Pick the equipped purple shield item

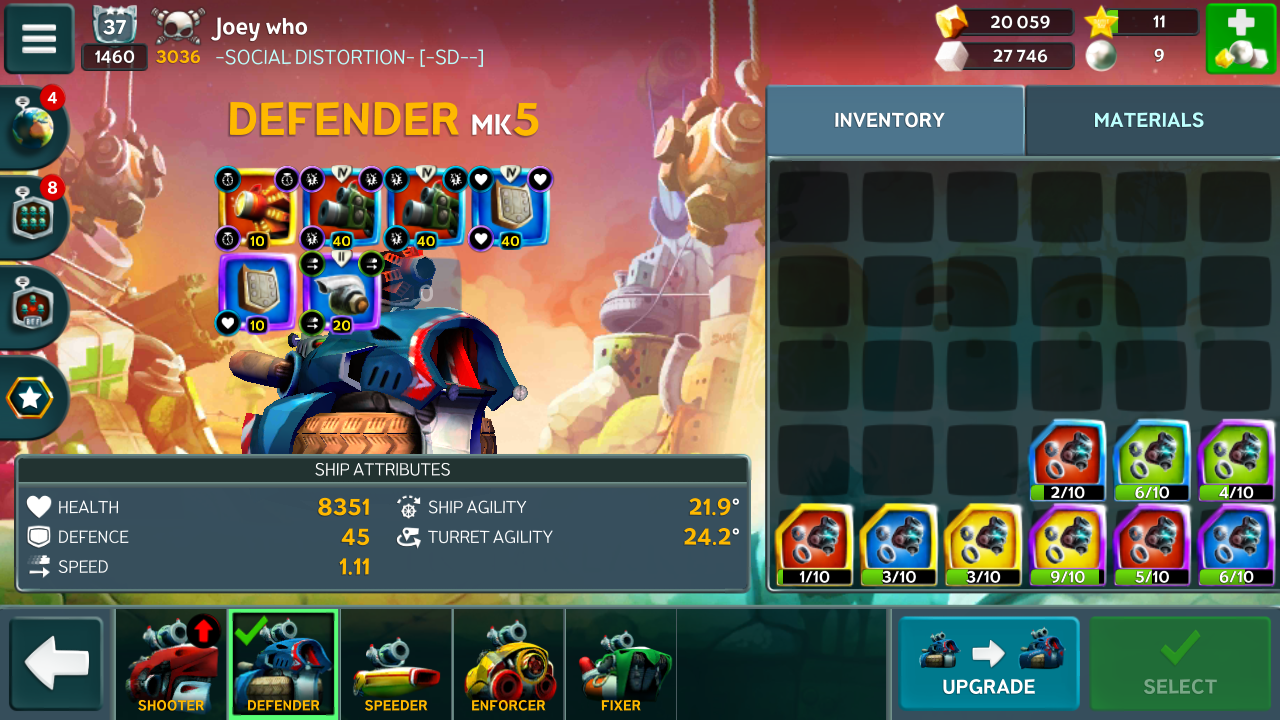point(257,292)
